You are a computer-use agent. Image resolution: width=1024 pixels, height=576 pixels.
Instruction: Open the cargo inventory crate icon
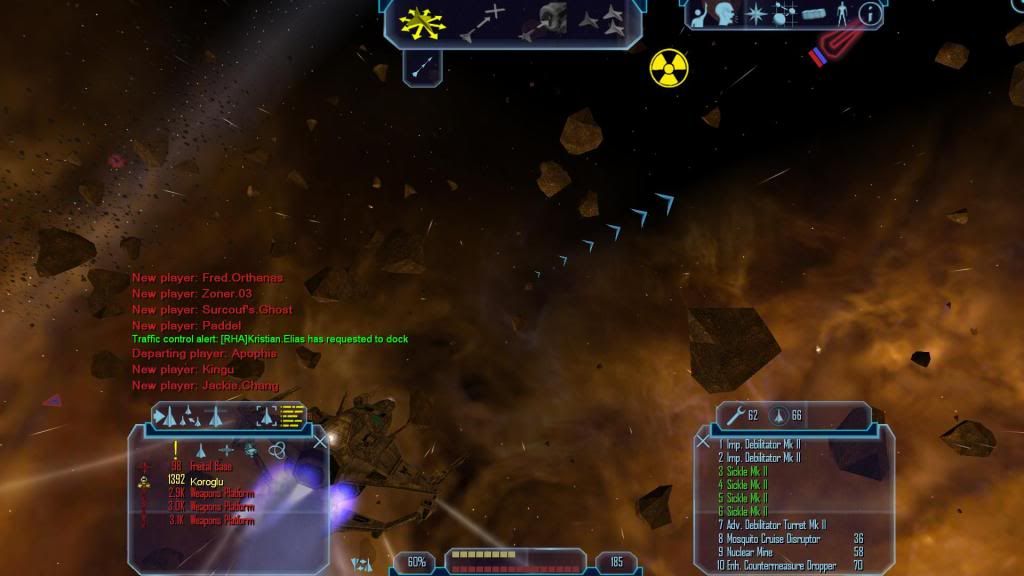click(x=810, y=15)
